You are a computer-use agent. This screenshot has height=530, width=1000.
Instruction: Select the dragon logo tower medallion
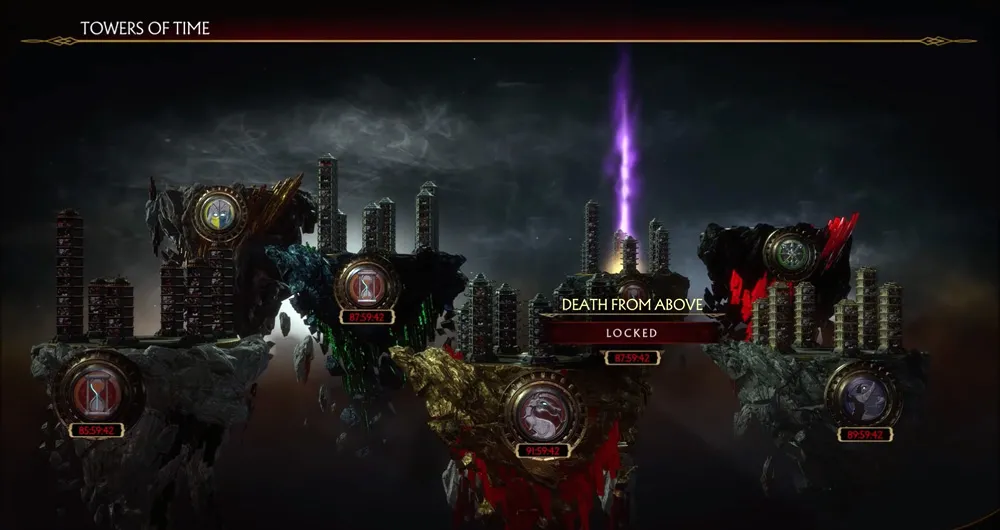point(544,408)
